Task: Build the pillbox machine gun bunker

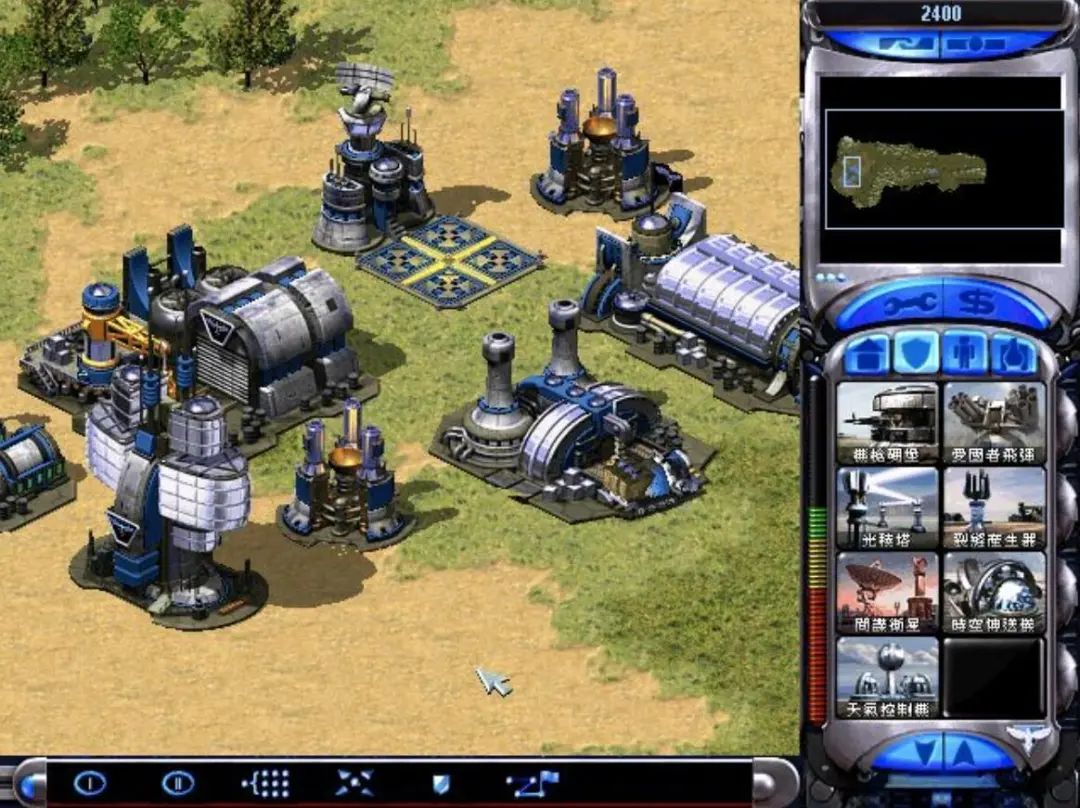Action: [887, 423]
